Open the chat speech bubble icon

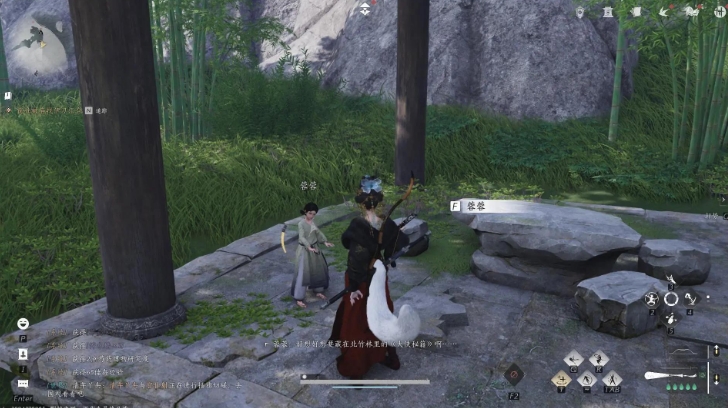22,383
